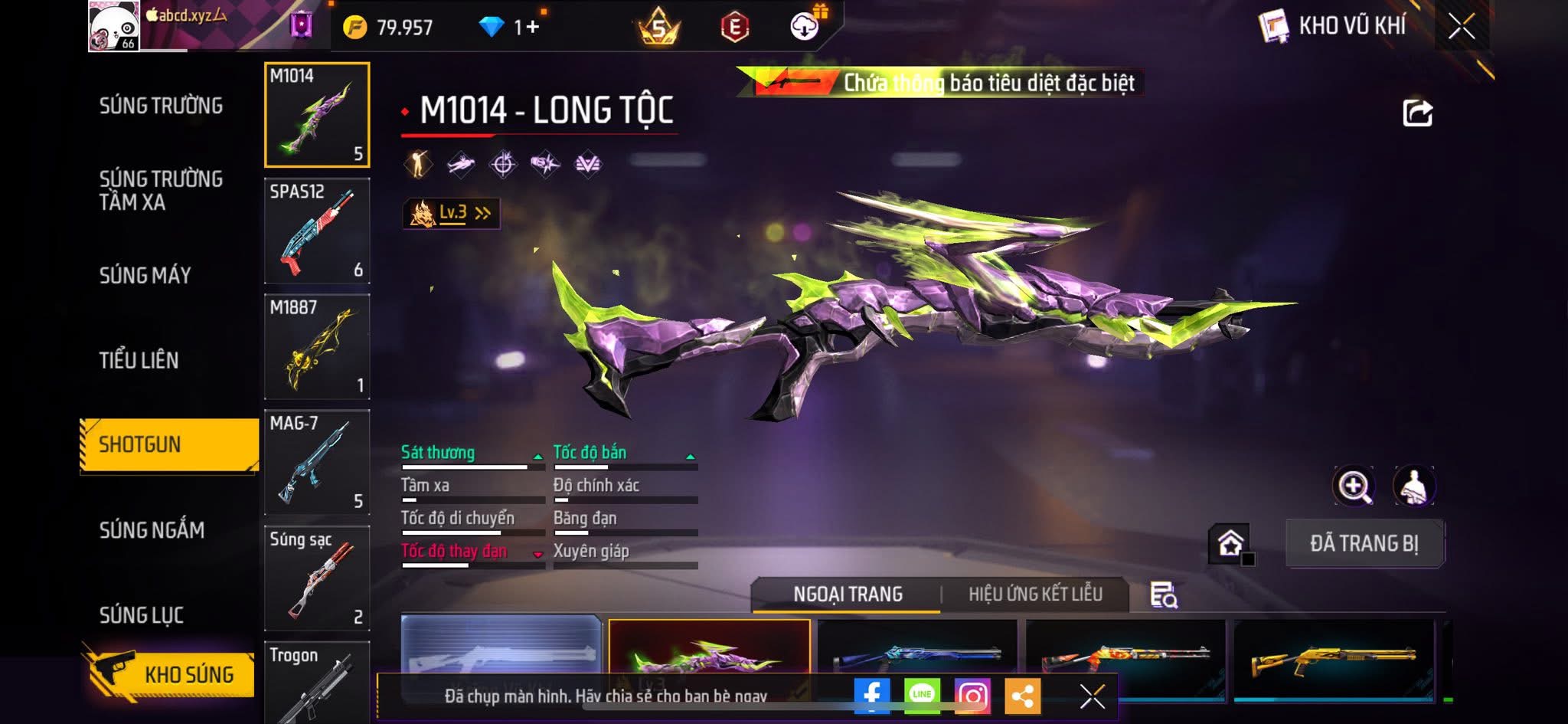Open the Ngoại Trang skins tab

pos(848,594)
